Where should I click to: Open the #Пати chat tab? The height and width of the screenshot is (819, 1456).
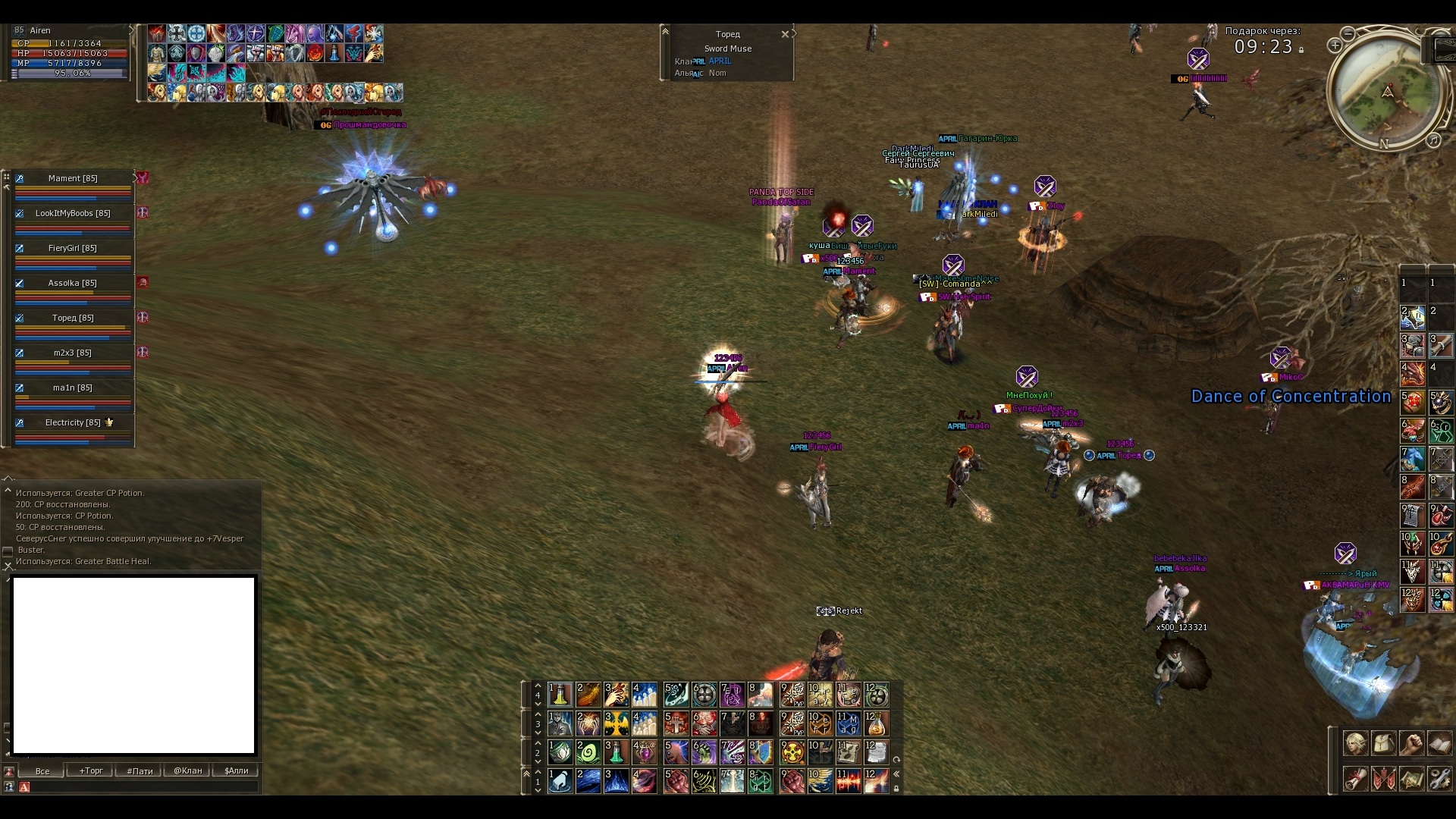tap(140, 770)
